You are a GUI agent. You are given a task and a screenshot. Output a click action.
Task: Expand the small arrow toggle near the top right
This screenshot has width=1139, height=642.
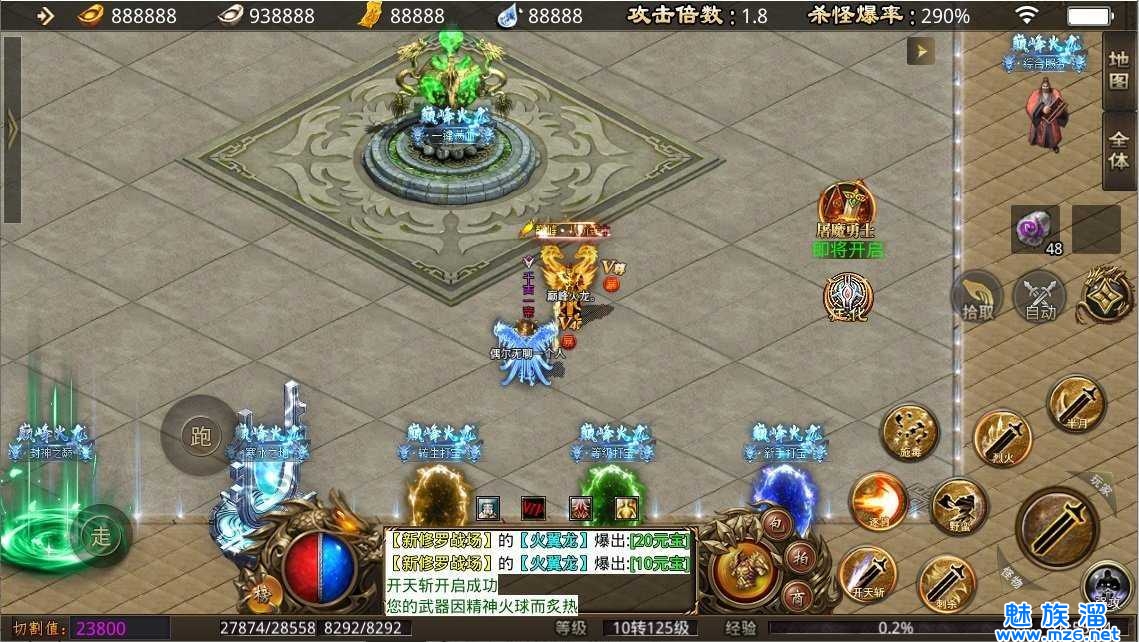920,51
